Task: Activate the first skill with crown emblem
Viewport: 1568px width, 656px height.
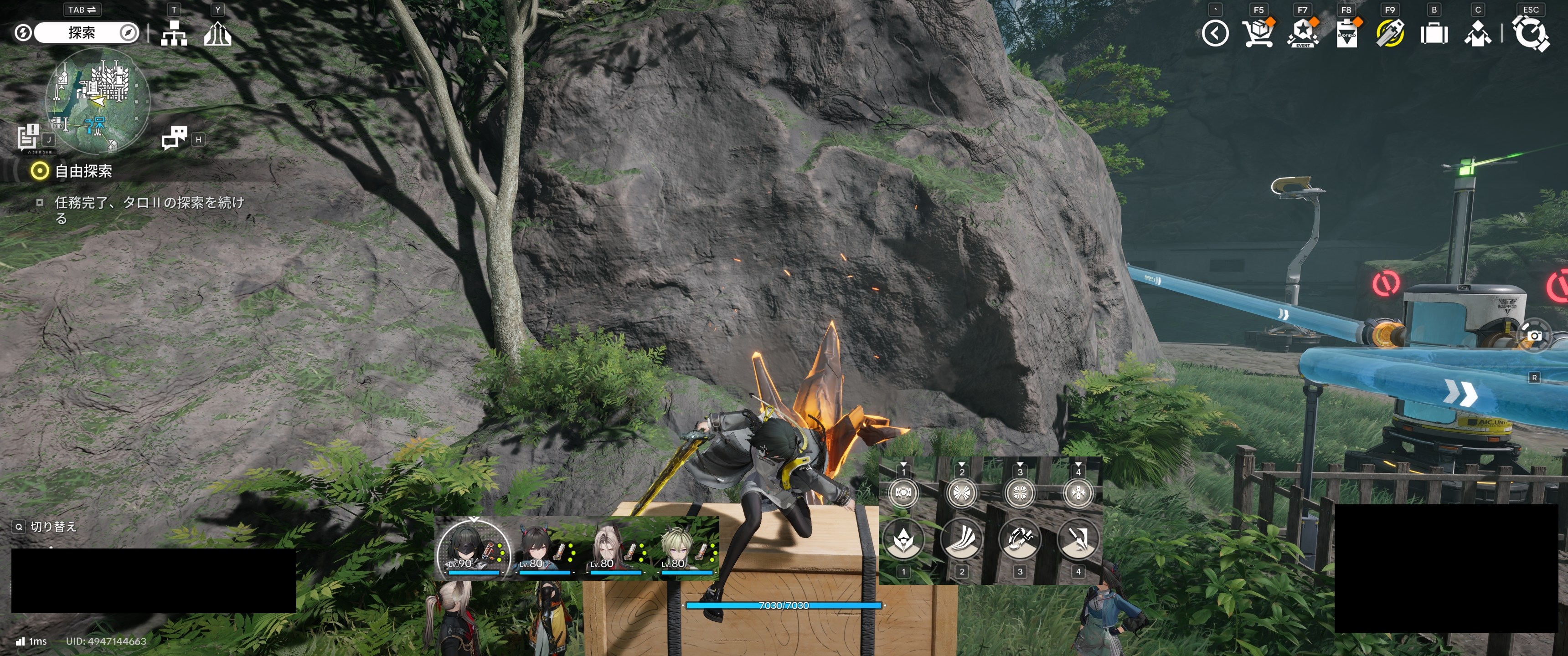Action: (903, 539)
